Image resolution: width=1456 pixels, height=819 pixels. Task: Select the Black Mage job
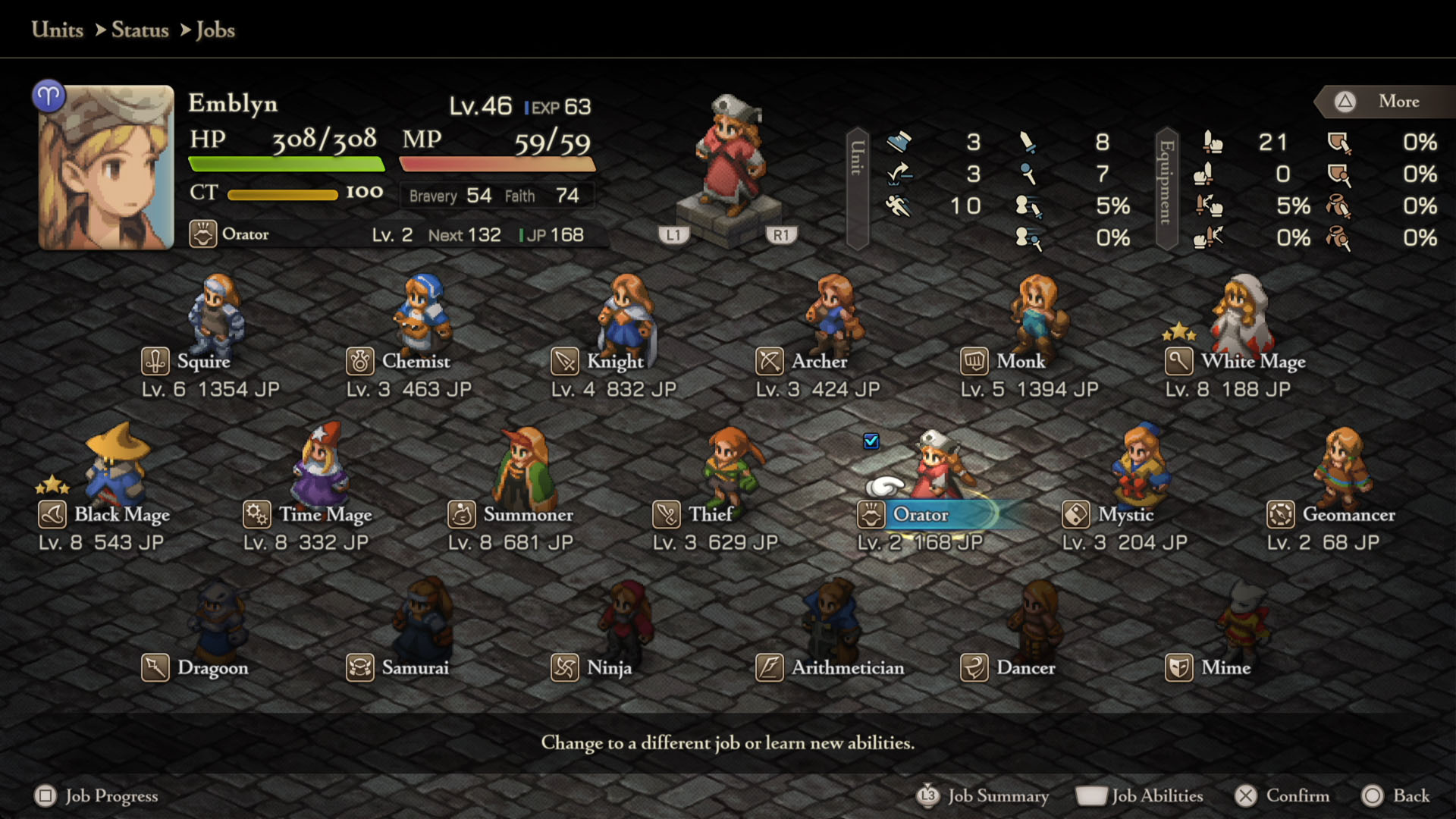click(121, 515)
